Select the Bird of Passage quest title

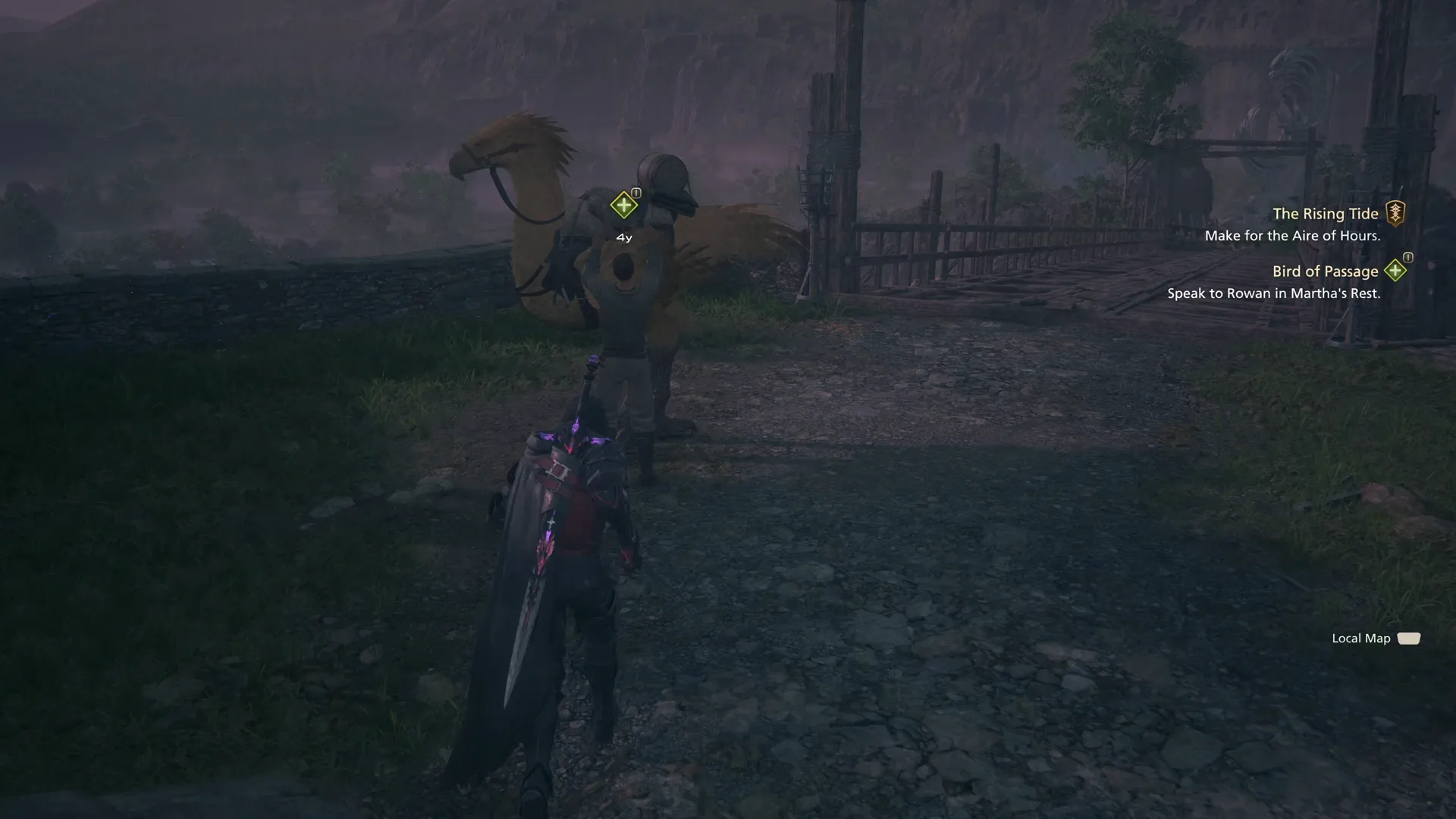tap(1325, 271)
